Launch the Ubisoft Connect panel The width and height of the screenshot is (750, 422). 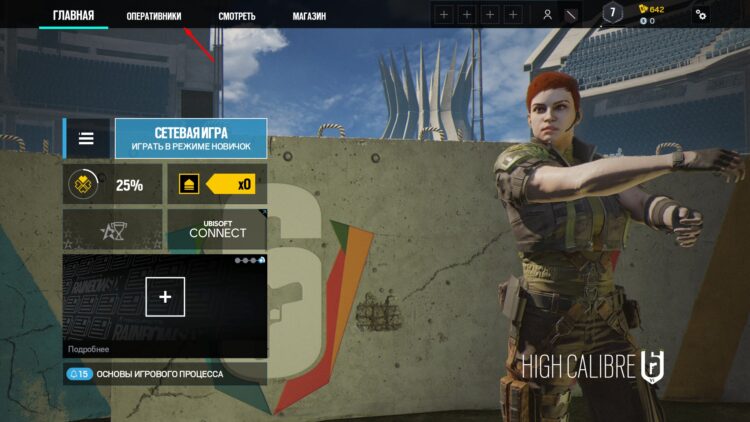coord(216,230)
